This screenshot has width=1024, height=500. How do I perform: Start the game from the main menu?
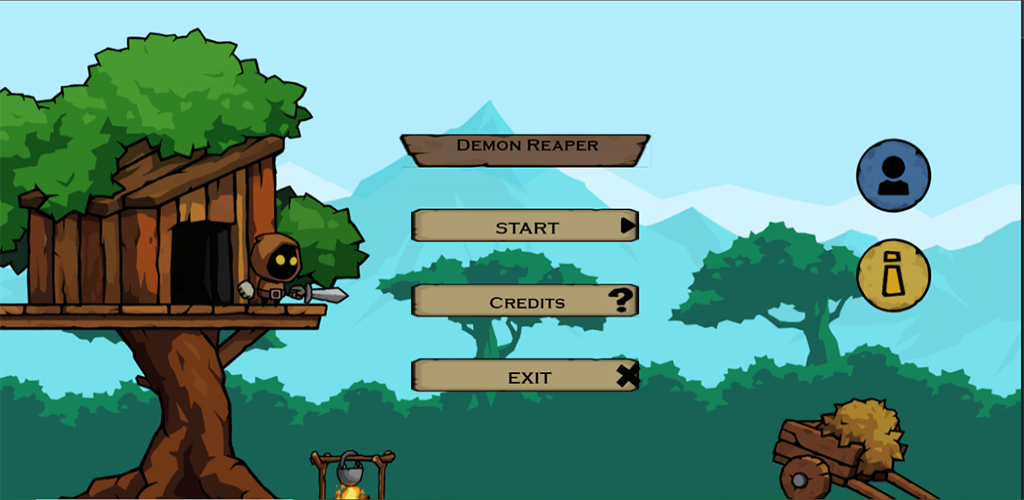(x=525, y=226)
